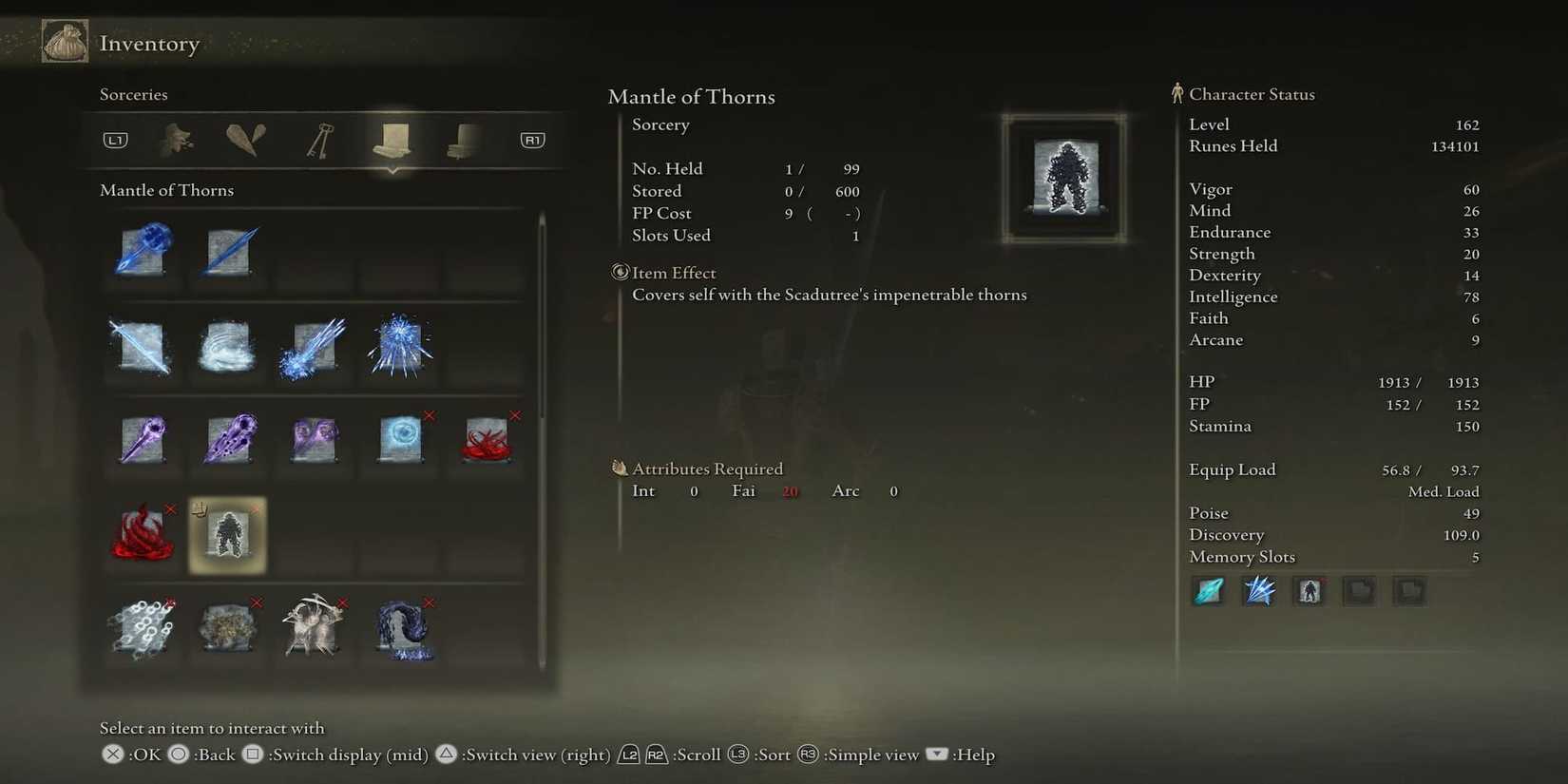This screenshot has height=784, width=1568.
Task: Select the Carian Greatsword sorcery icon
Action: [141, 349]
